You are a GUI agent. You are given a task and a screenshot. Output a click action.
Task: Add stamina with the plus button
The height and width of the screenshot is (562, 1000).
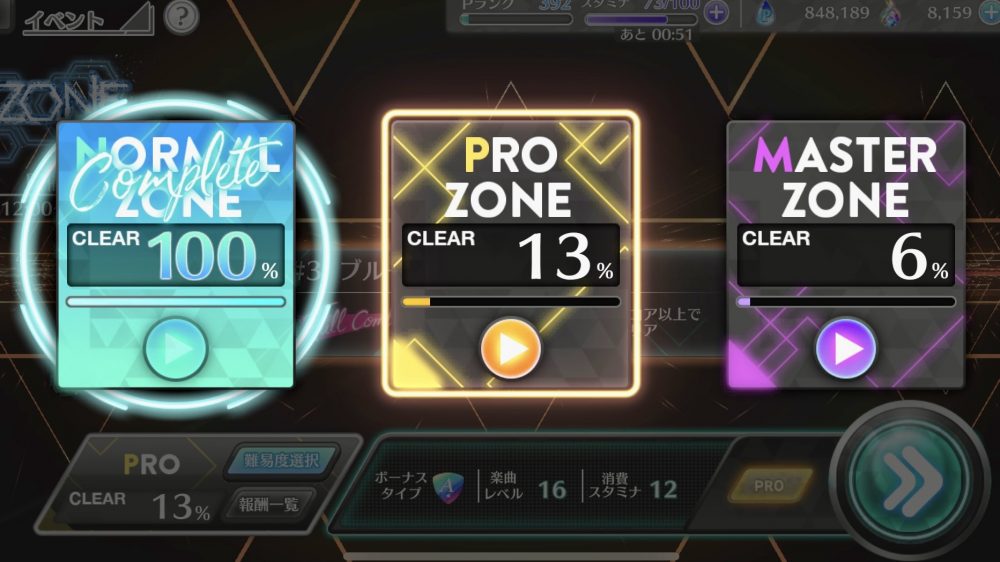point(716,13)
